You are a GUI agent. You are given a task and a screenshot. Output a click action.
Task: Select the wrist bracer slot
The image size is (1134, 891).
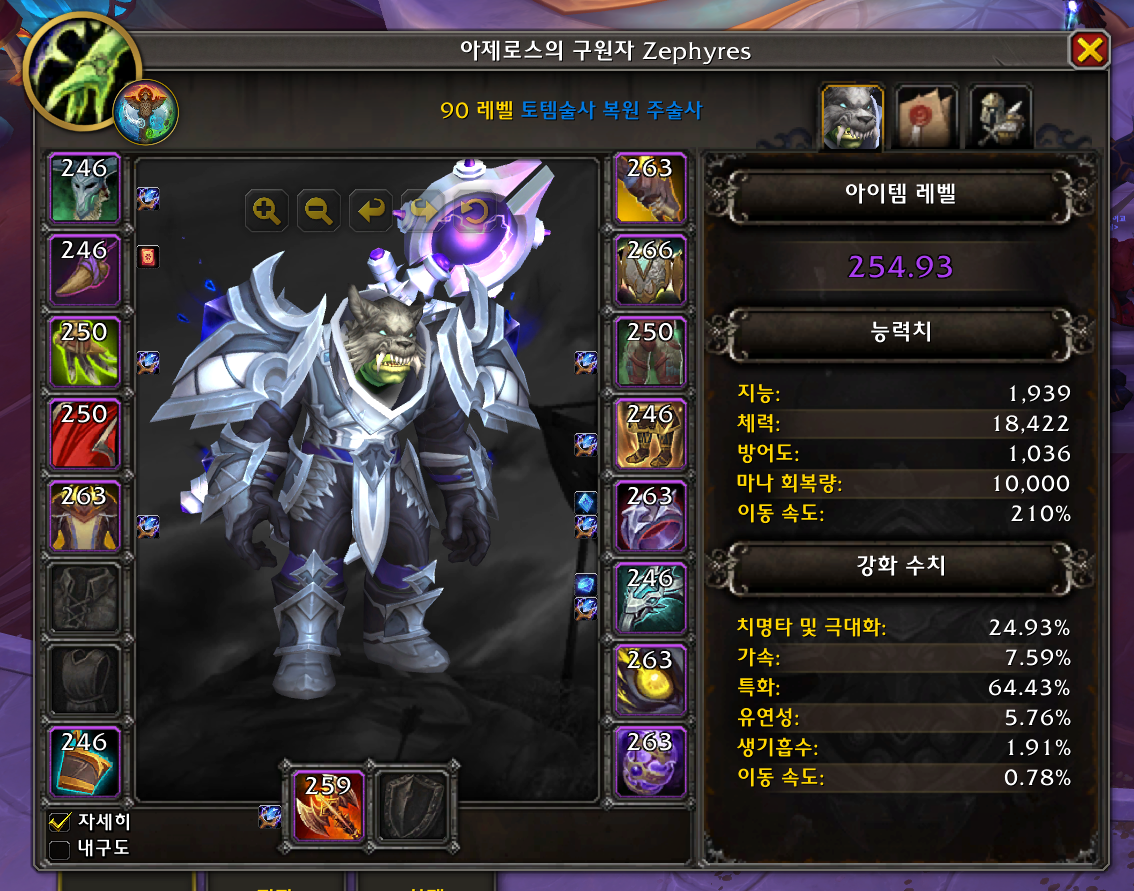[85, 762]
